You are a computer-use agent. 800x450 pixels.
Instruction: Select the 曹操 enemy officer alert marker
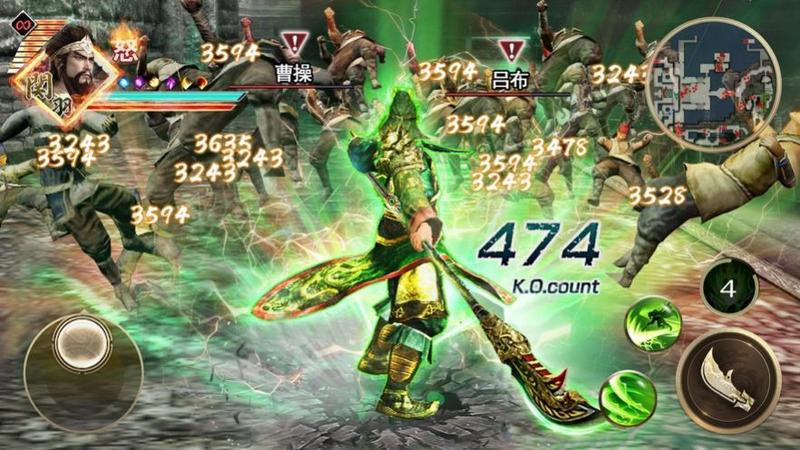[294, 44]
